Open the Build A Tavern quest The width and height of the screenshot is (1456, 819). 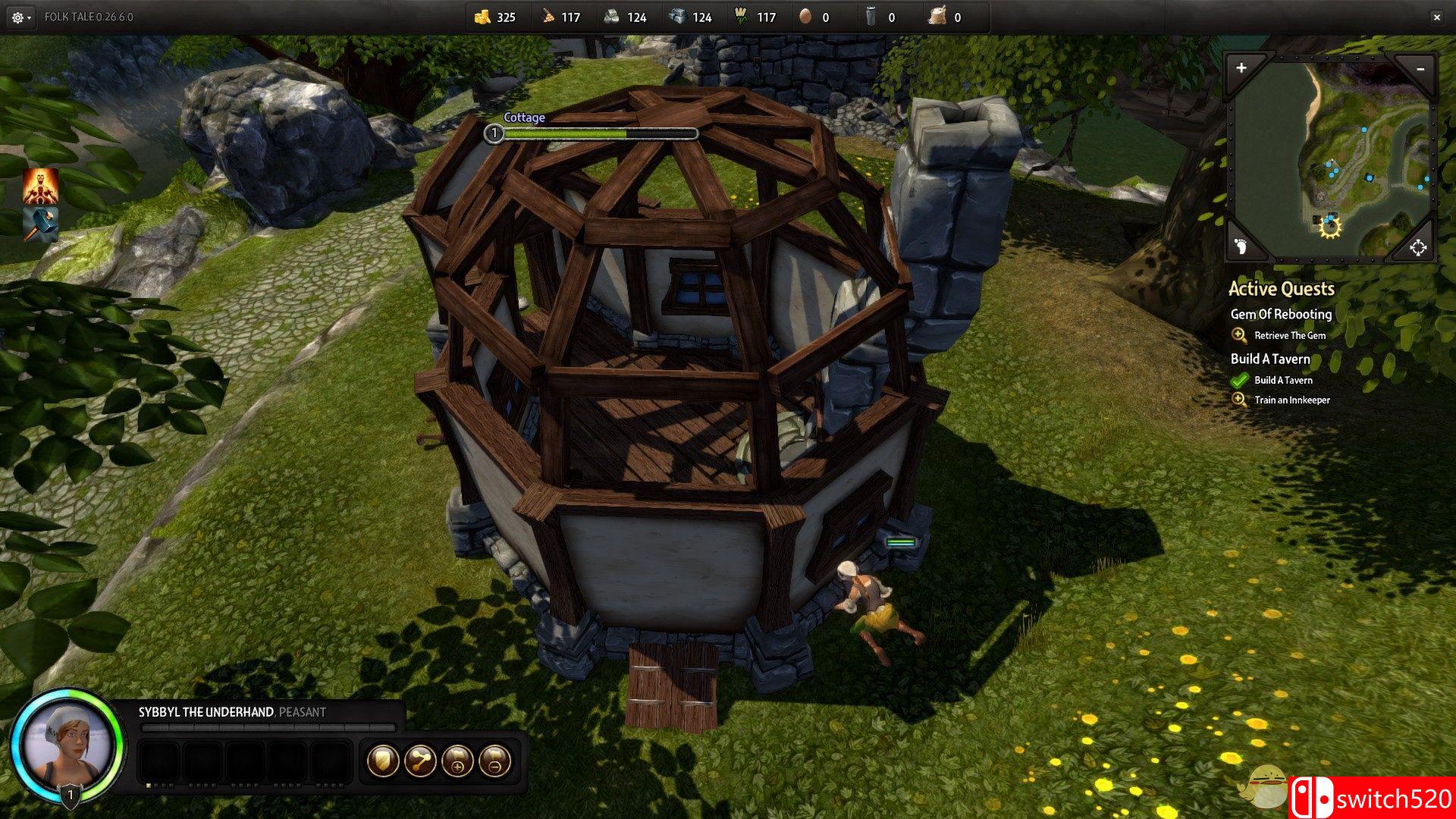[1270, 359]
